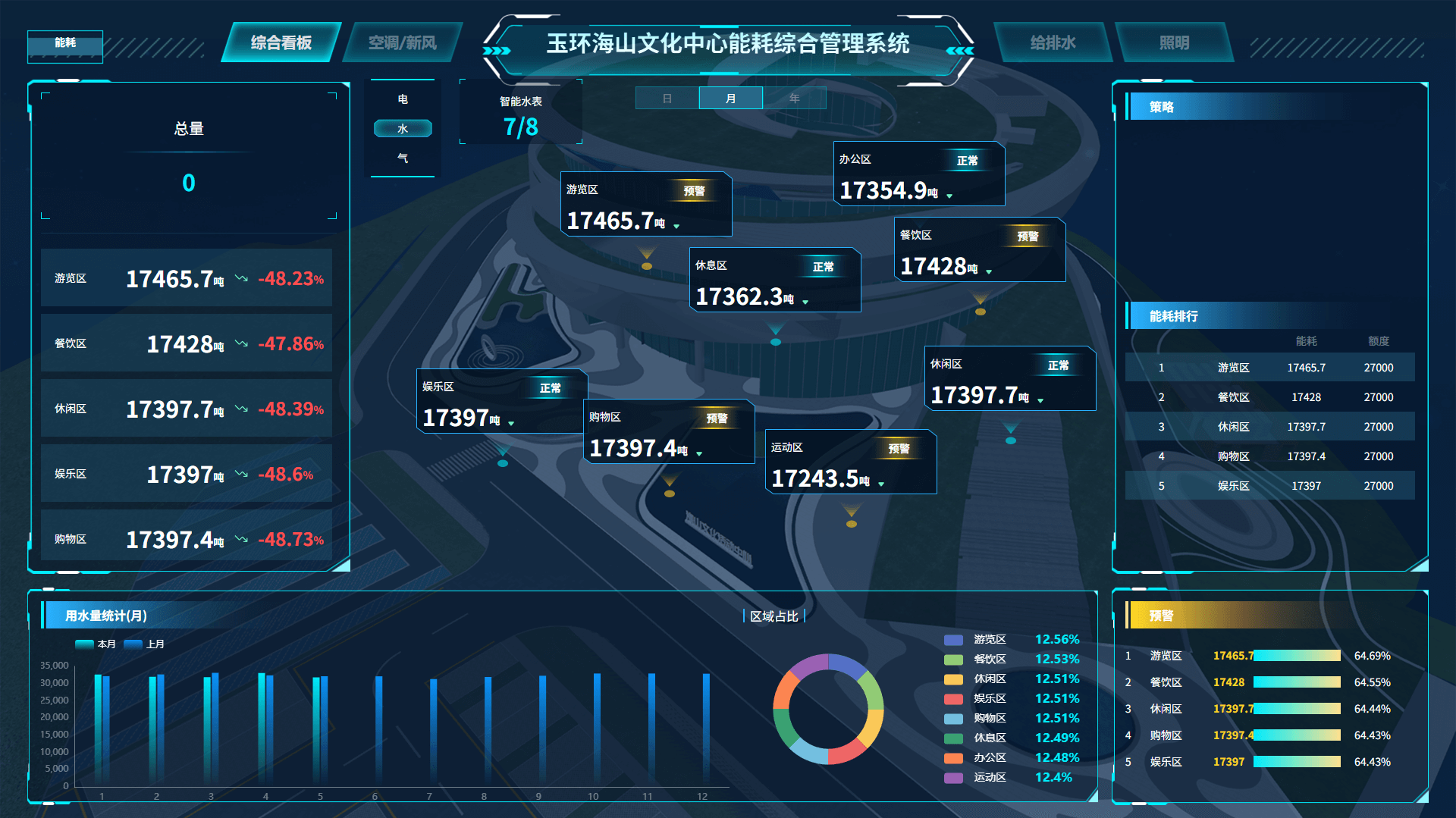Switch energy type to 电

tap(403, 99)
